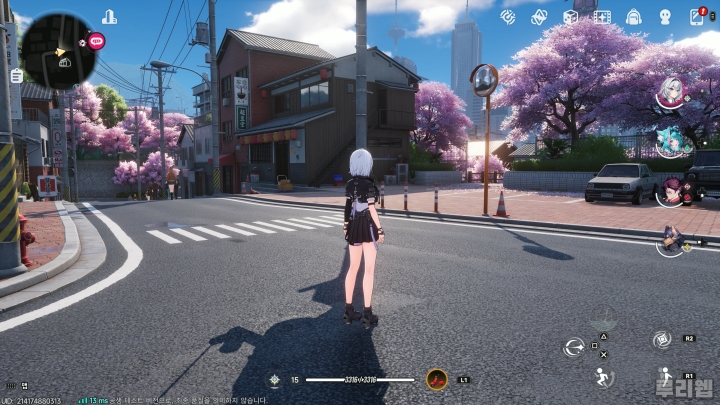Open the film strip sparkle icon
Viewport: 720px width, 405px height.
602,17
